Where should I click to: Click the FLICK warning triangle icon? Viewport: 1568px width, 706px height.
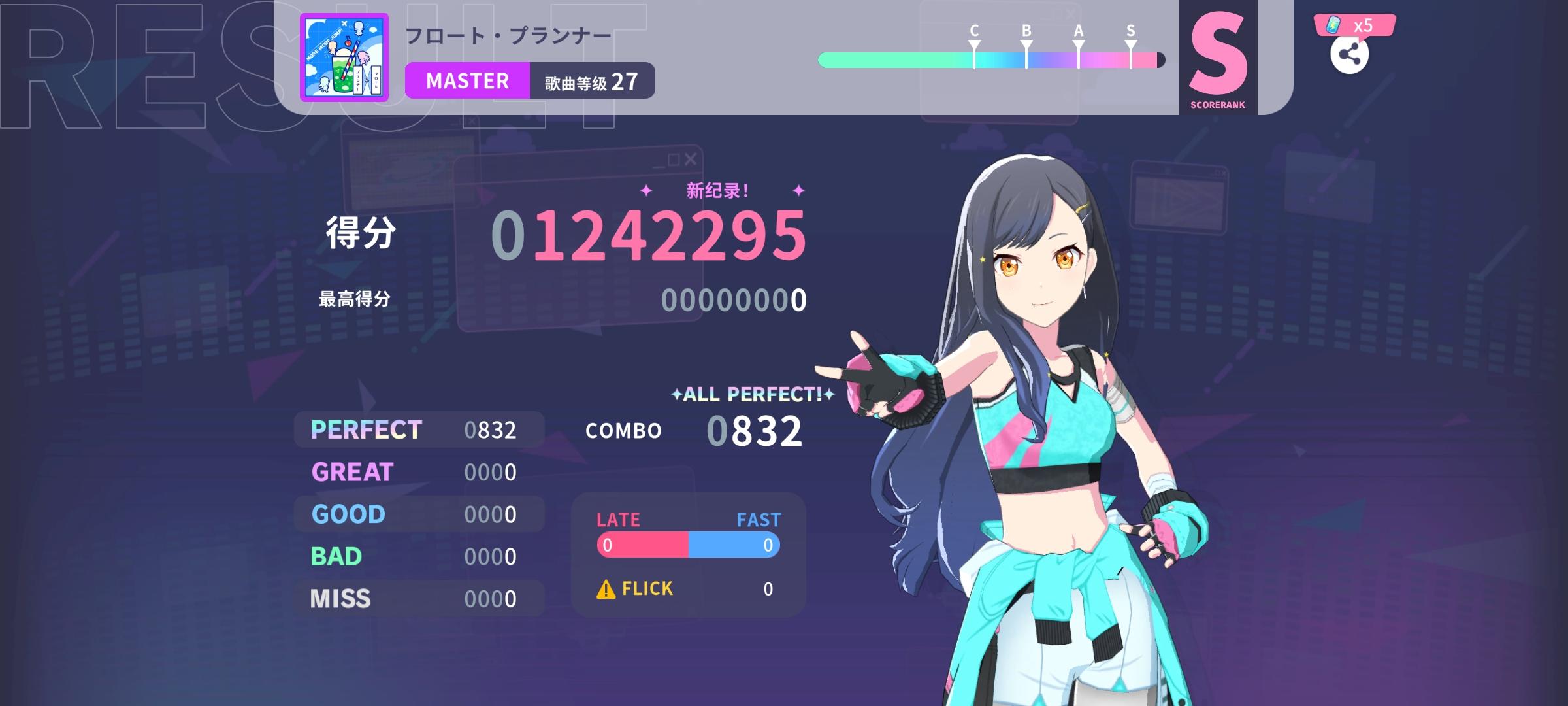click(606, 588)
